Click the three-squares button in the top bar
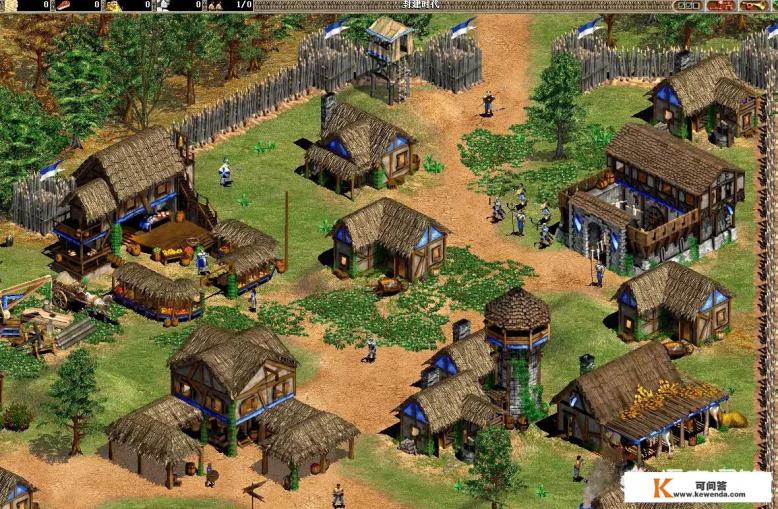Image resolution: width=778 pixels, height=509 pixels. [688, 5]
